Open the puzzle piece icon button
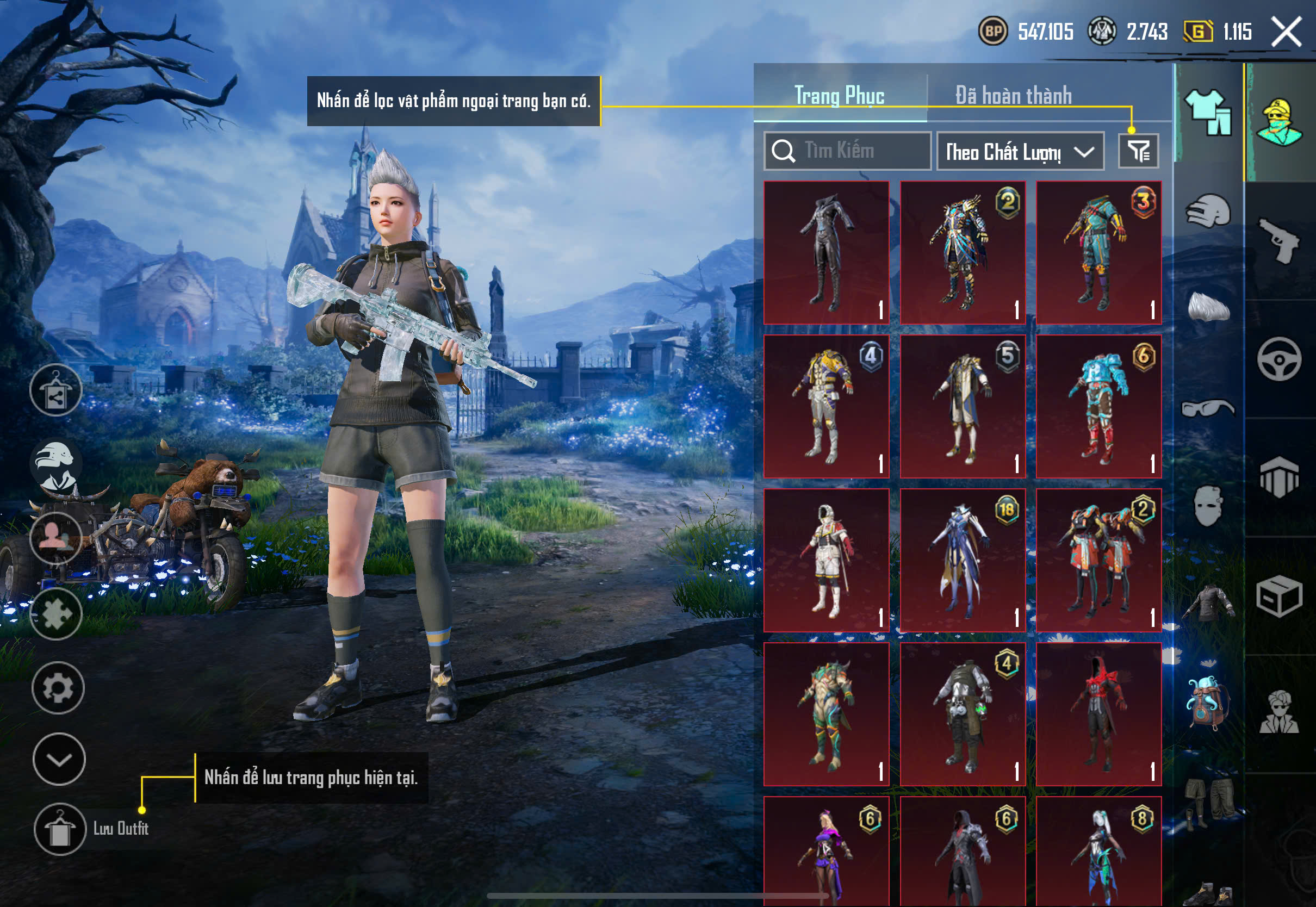Screen dimensions: 1316x907 point(56,614)
